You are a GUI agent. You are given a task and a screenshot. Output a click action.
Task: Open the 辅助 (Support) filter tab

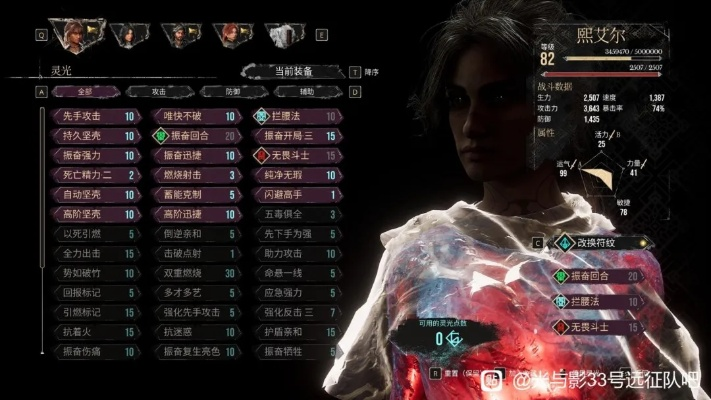[x=304, y=91]
